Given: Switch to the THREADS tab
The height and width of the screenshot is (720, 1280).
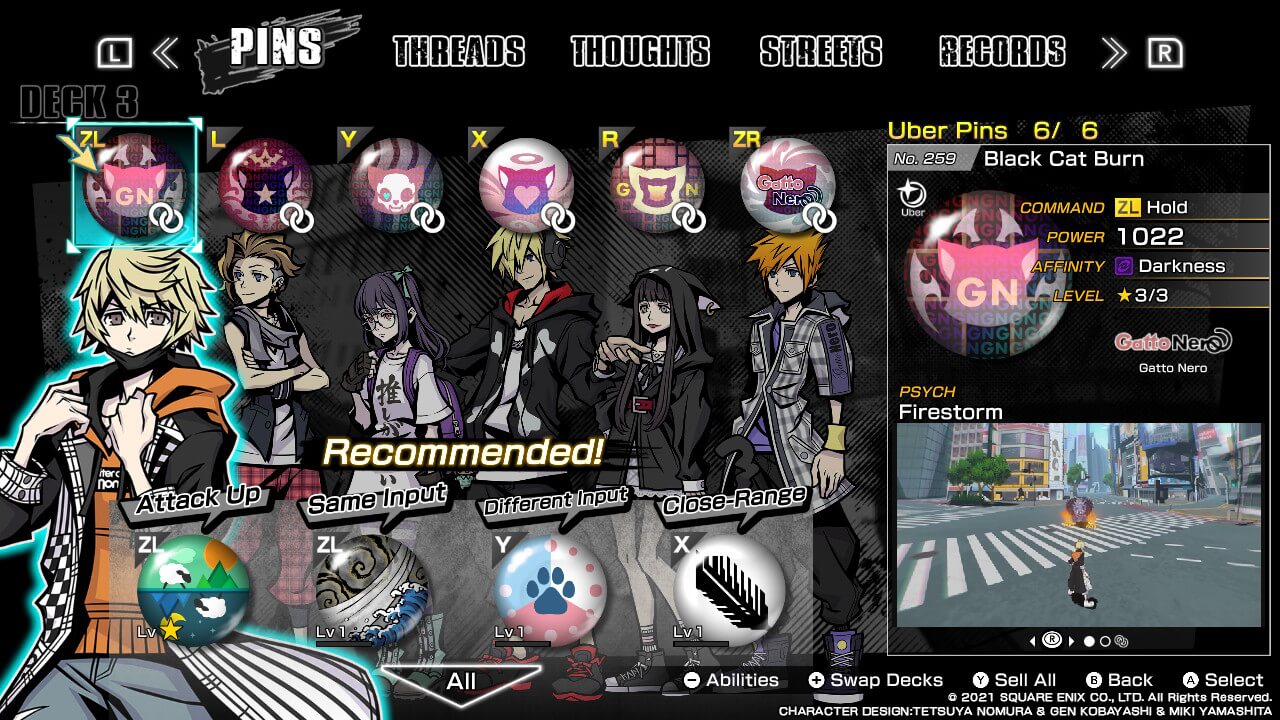Looking at the screenshot, I should tap(461, 52).
